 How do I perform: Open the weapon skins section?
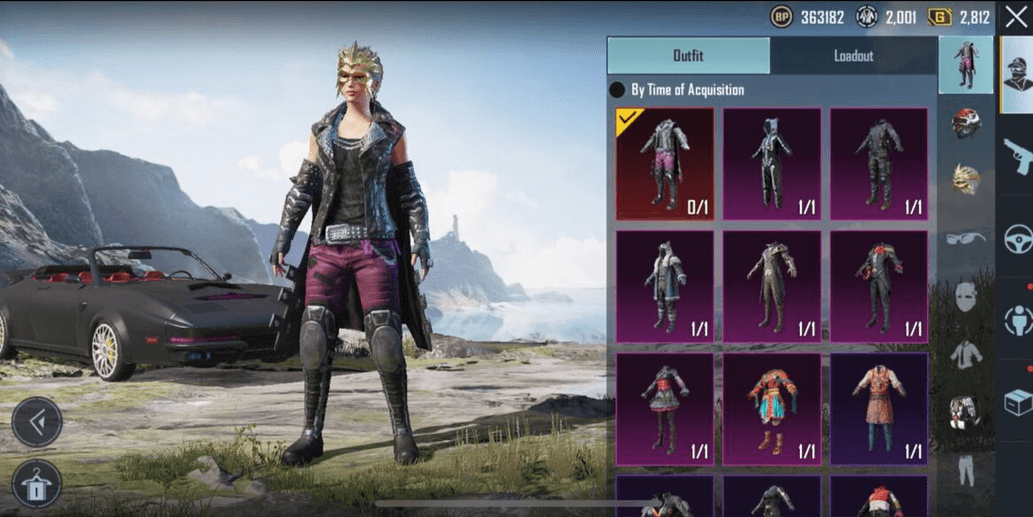click(x=1017, y=156)
